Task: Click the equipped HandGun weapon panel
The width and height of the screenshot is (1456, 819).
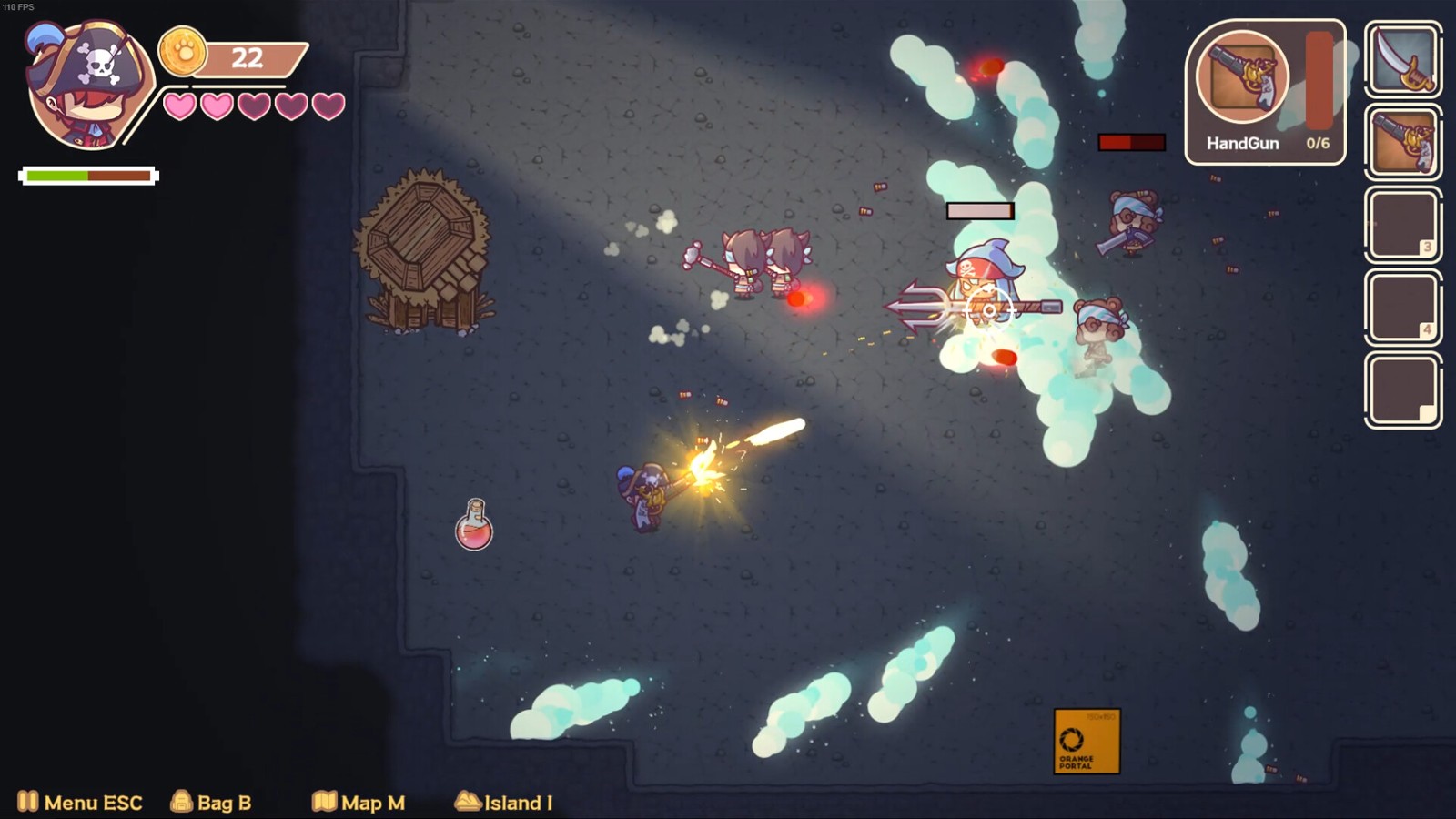Action: pyautogui.click(x=1264, y=93)
